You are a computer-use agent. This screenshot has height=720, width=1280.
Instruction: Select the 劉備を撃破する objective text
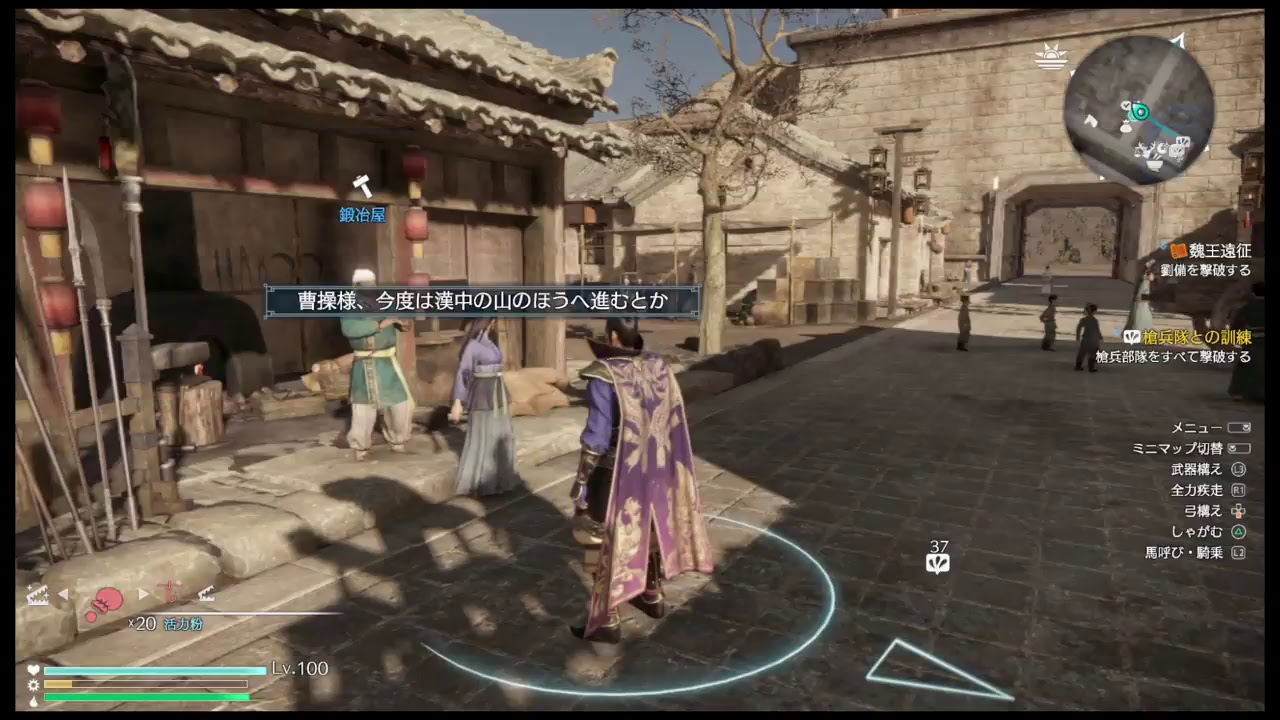[x=1205, y=267]
